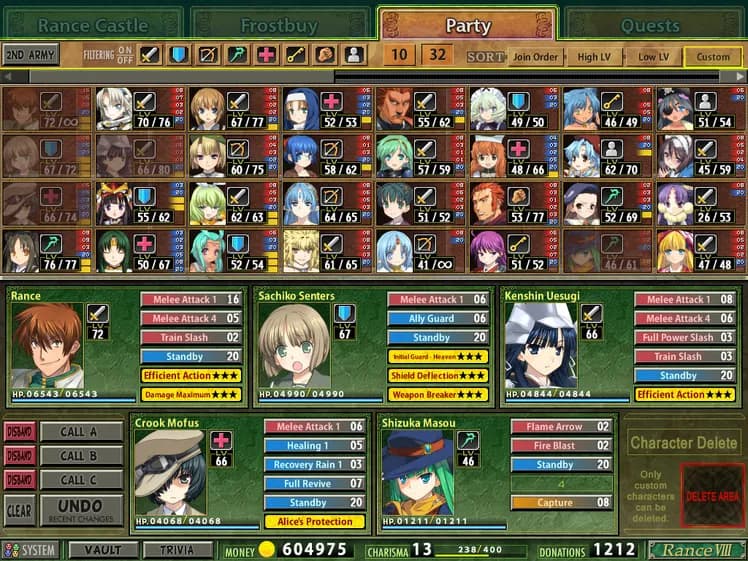Toggle the blue shield class filter

[179, 55]
